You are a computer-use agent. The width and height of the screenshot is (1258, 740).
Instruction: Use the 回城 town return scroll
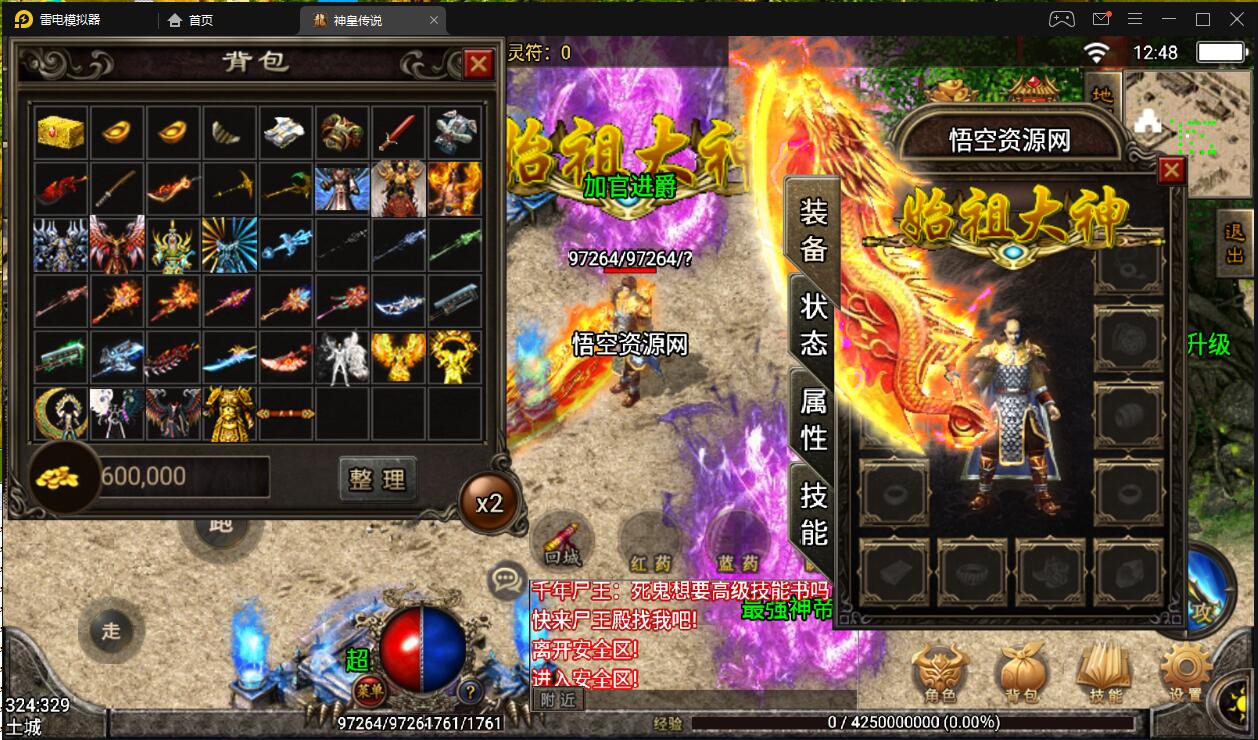[562, 541]
